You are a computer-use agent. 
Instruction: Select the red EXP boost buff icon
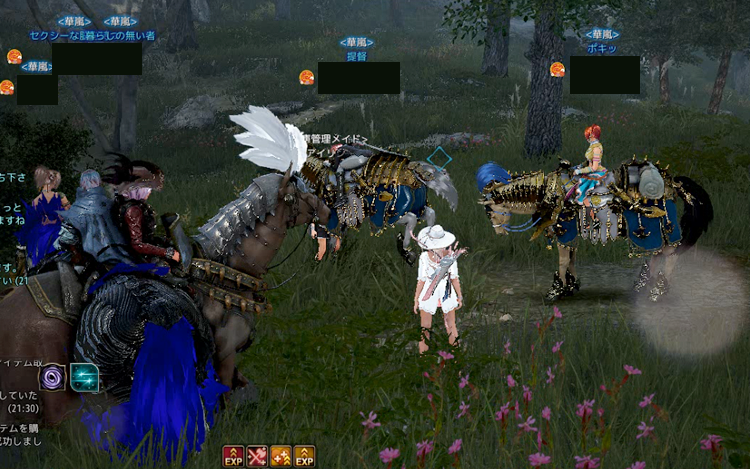[233, 456]
